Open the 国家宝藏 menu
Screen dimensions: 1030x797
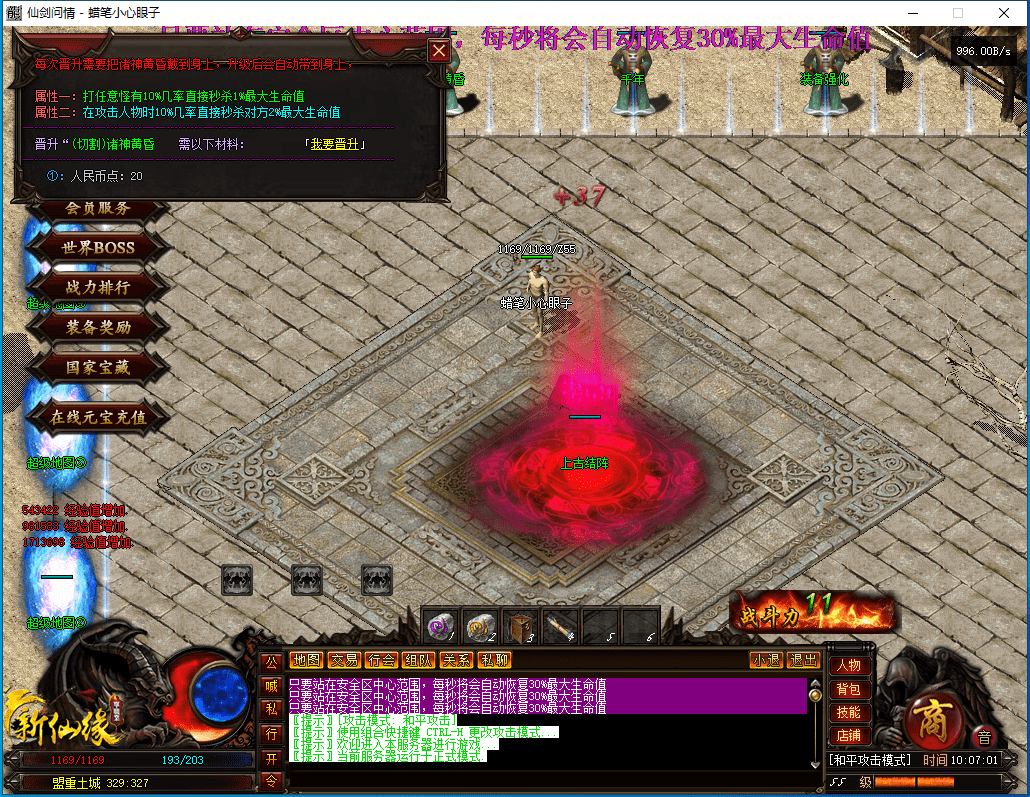98,367
